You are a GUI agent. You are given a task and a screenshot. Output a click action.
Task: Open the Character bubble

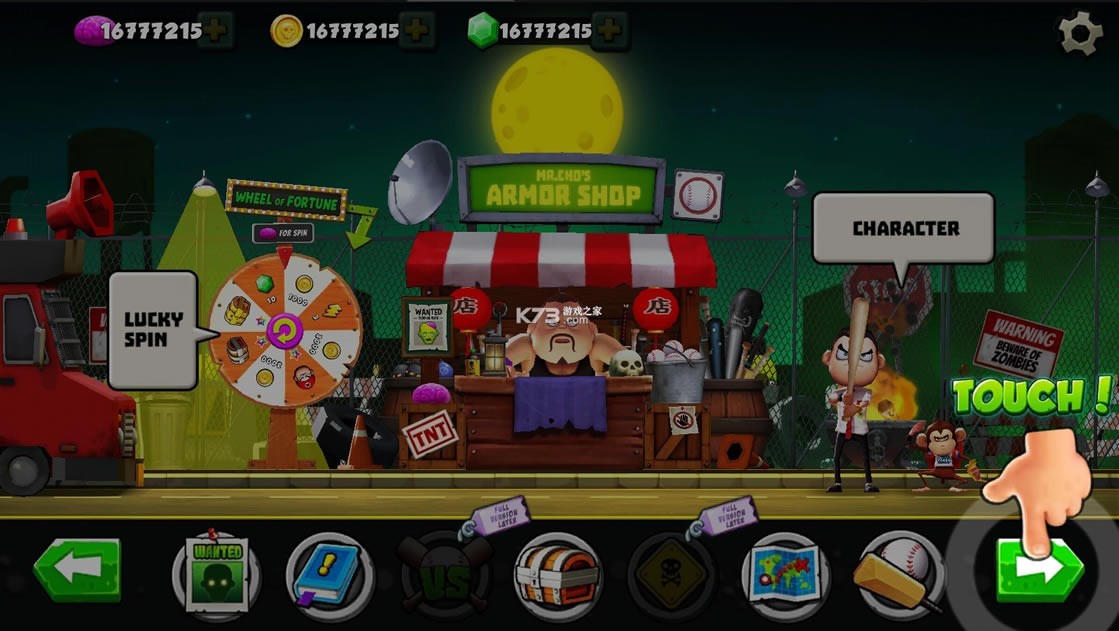coord(904,228)
